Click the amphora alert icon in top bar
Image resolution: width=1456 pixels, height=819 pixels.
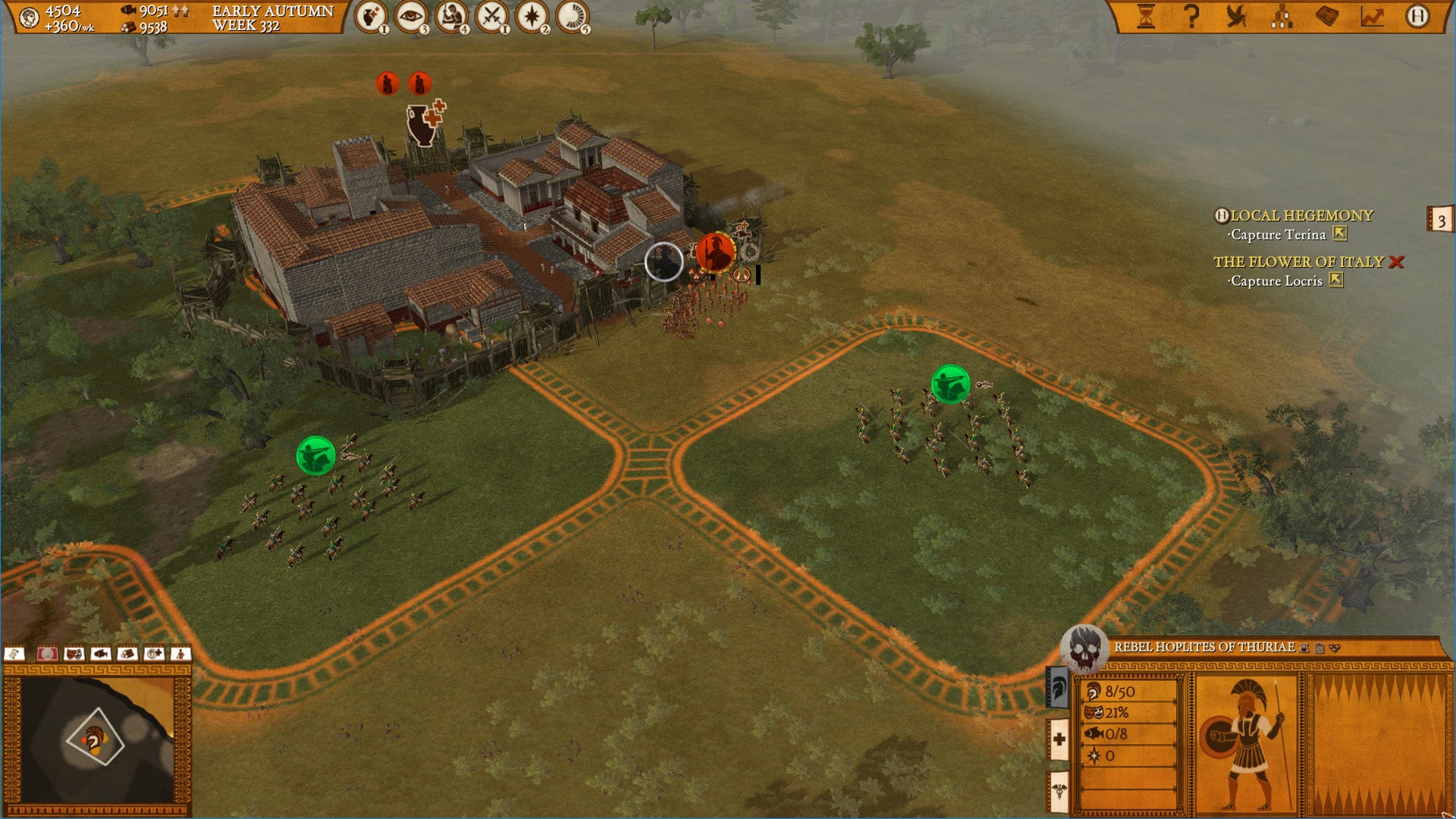tap(370, 17)
